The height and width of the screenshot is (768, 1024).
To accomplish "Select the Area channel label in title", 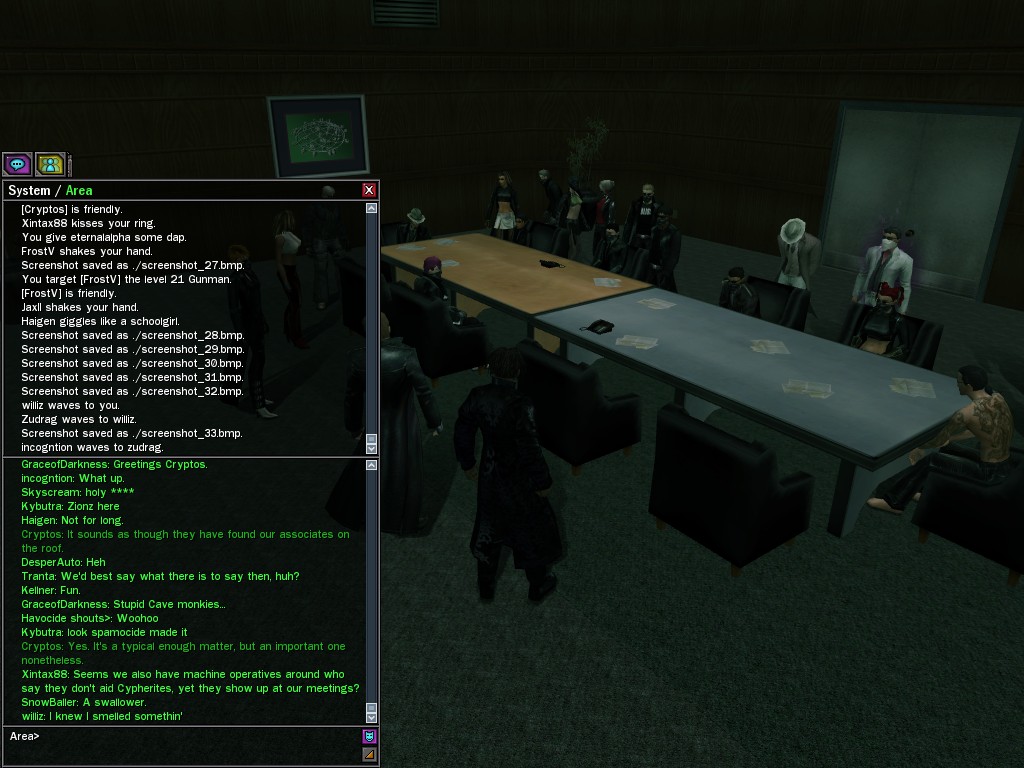I will 79,190.
